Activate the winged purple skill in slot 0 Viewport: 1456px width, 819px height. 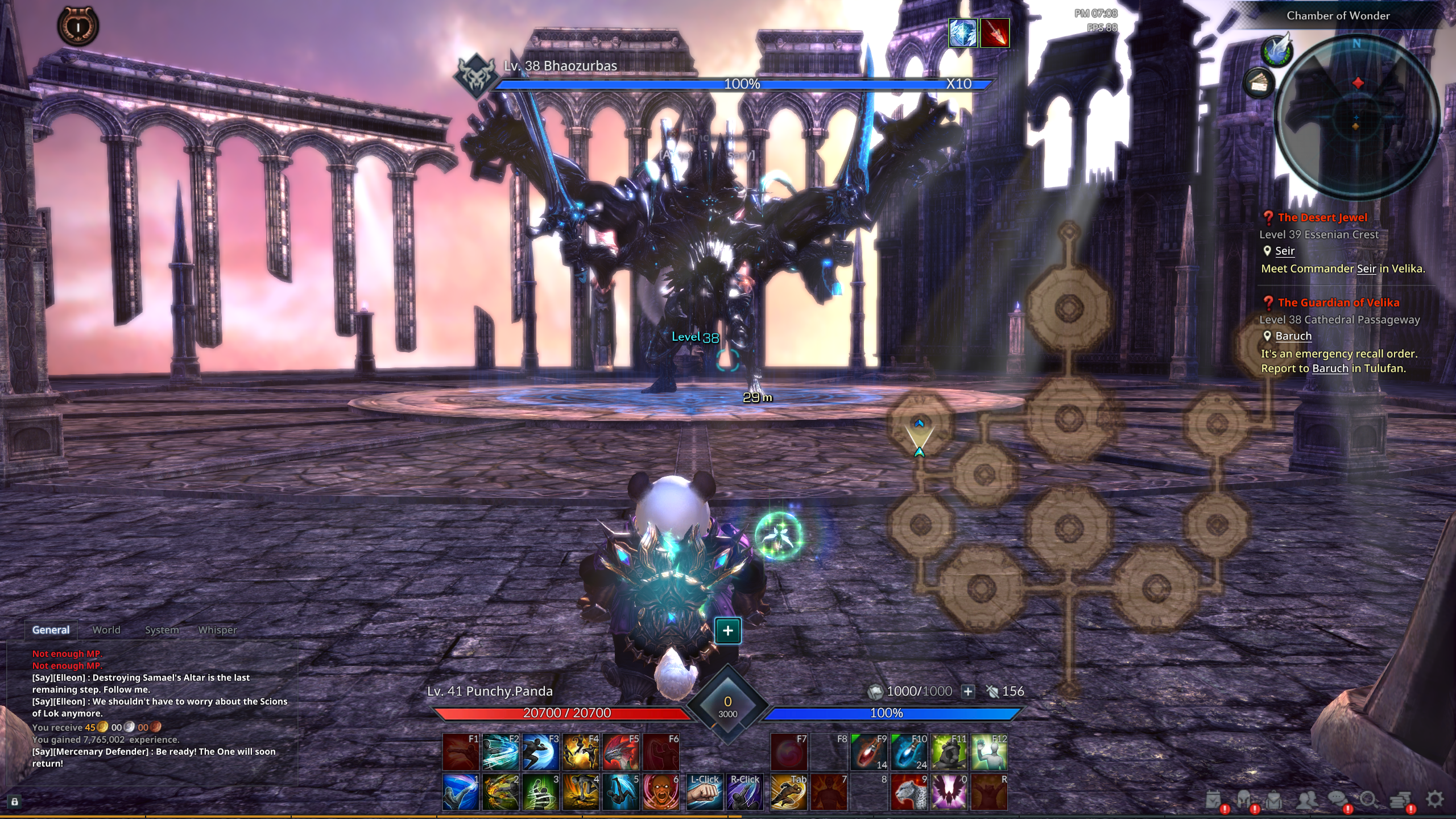coord(949,792)
